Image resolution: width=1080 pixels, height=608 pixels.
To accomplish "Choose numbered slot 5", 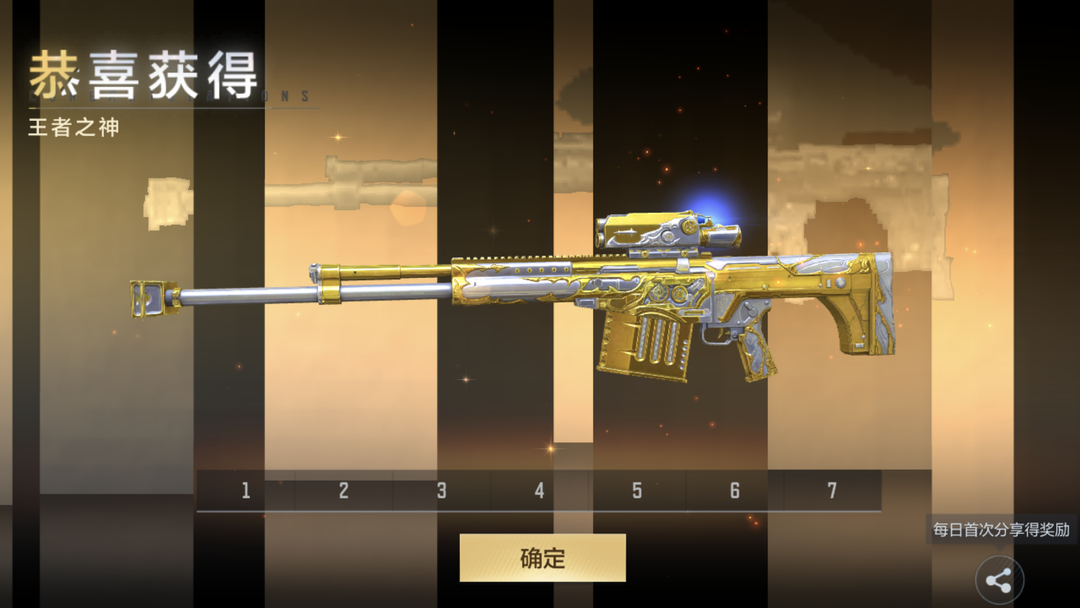I will coord(637,490).
